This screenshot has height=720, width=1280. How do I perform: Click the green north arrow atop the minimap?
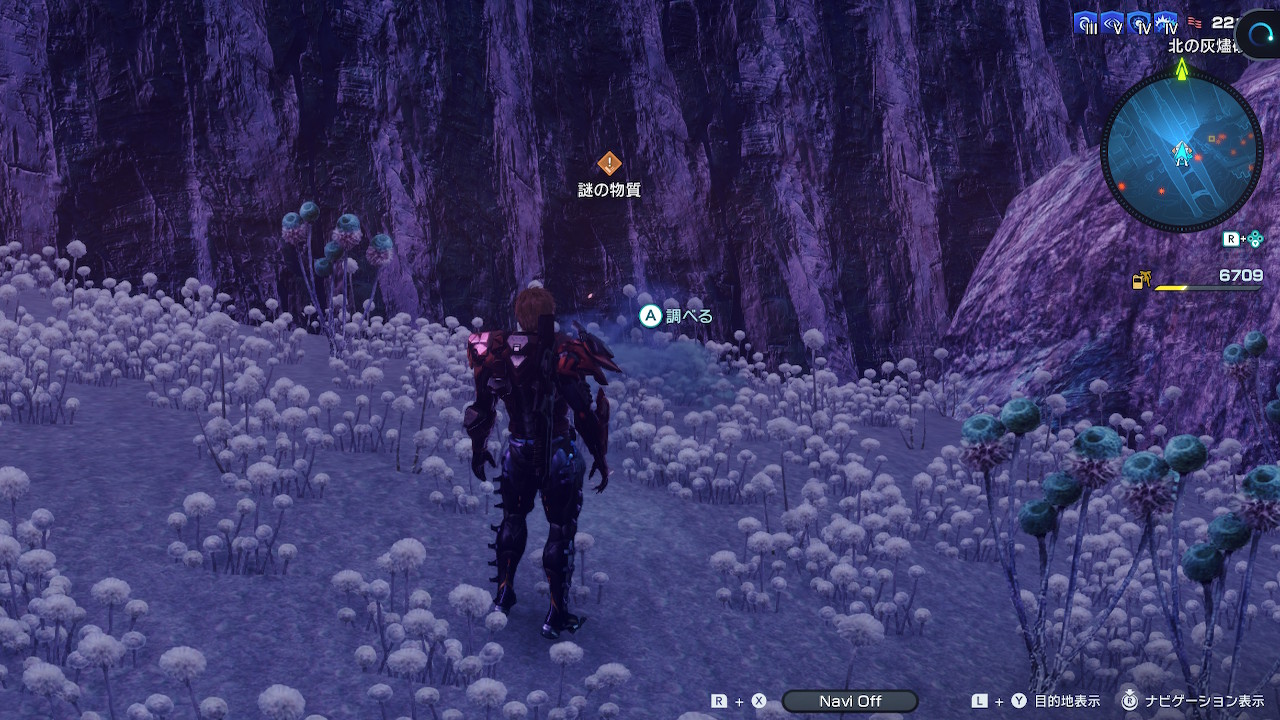pyautogui.click(x=1182, y=69)
